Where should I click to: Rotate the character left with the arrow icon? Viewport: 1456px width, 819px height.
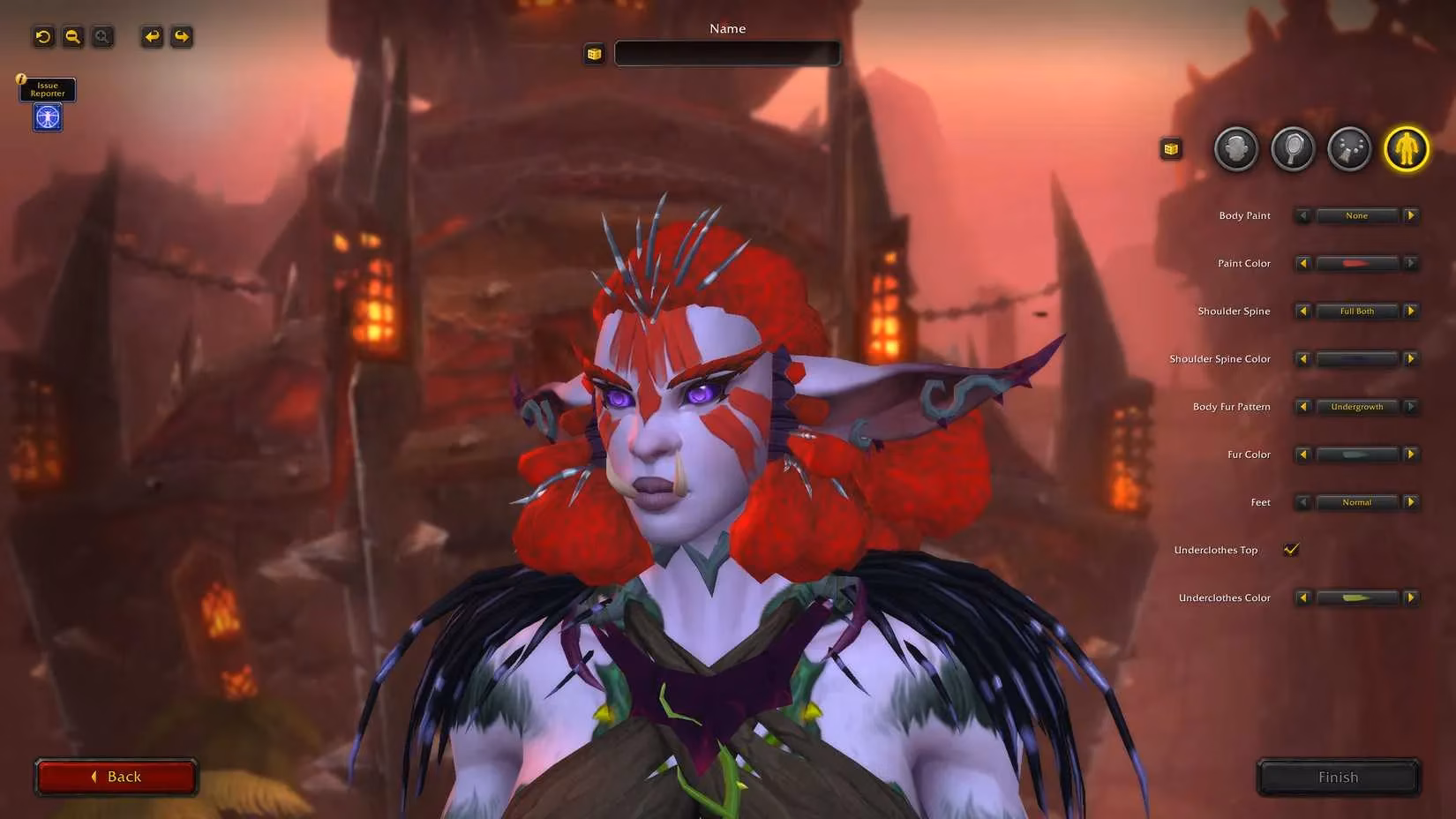click(152, 36)
